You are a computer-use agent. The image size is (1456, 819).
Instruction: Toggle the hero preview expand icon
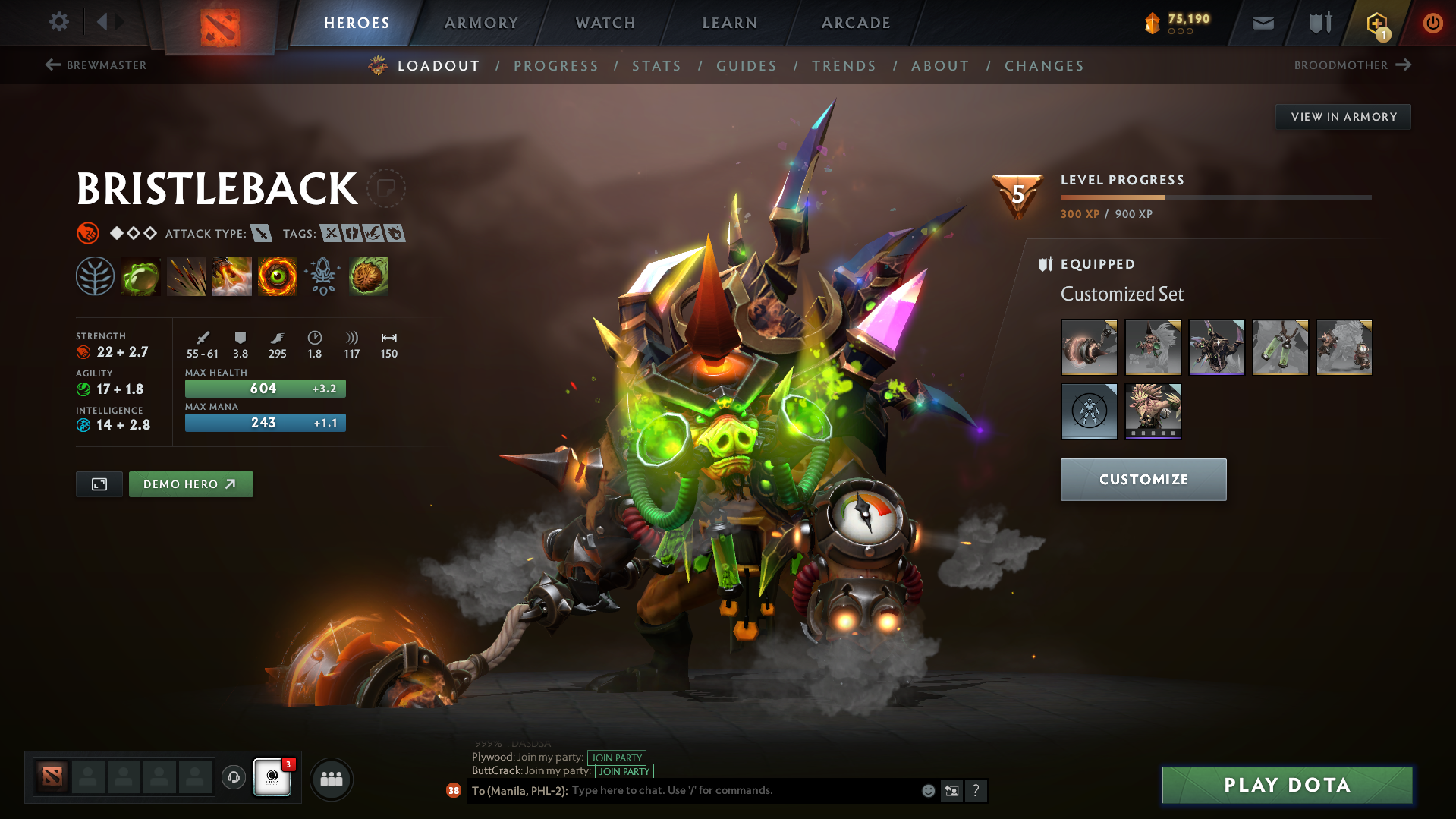pyautogui.click(x=99, y=484)
